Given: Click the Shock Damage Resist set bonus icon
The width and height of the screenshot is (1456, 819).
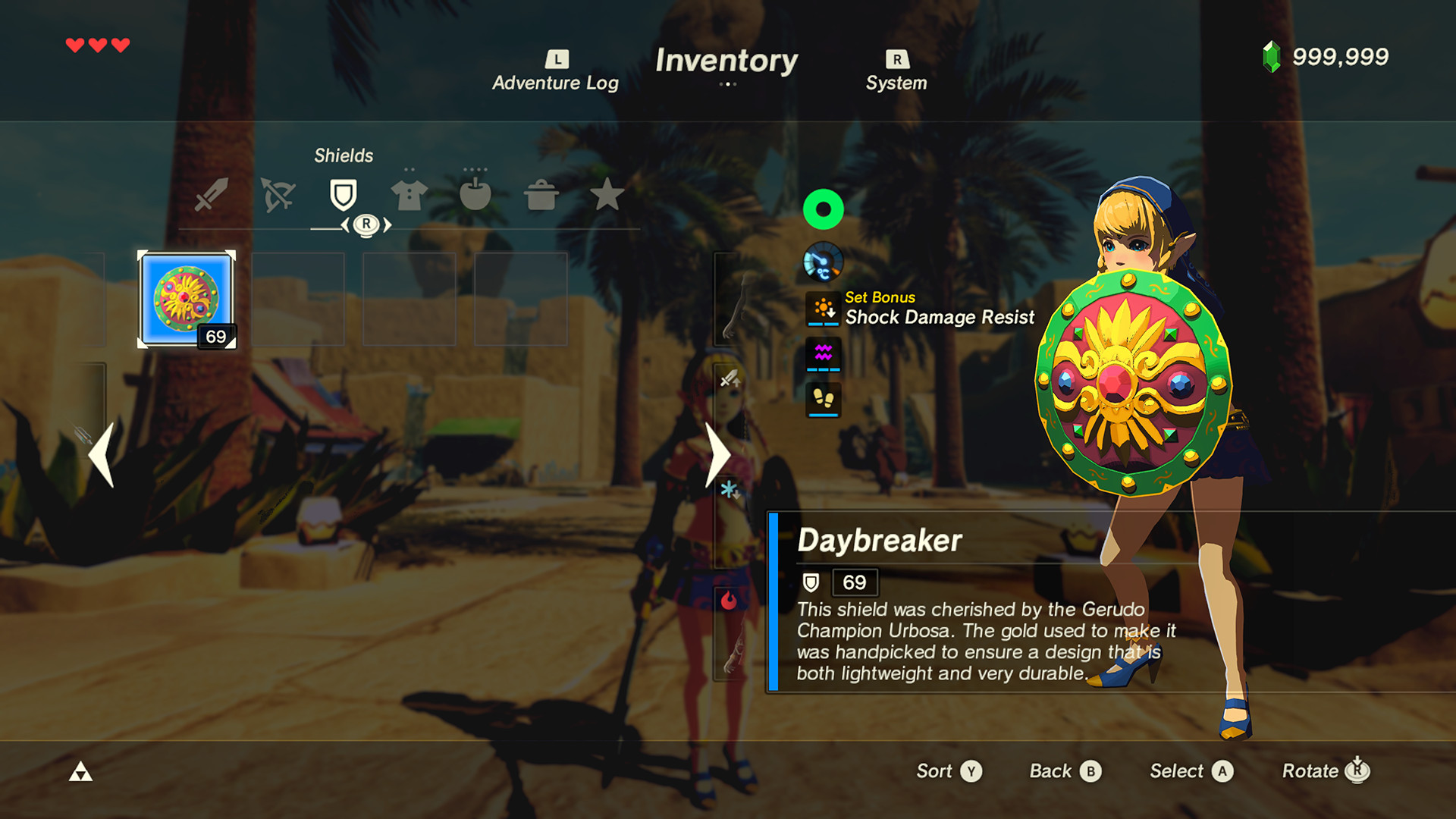Looking at the screenshot, I should pyautogui.click(x=823, y=307).
